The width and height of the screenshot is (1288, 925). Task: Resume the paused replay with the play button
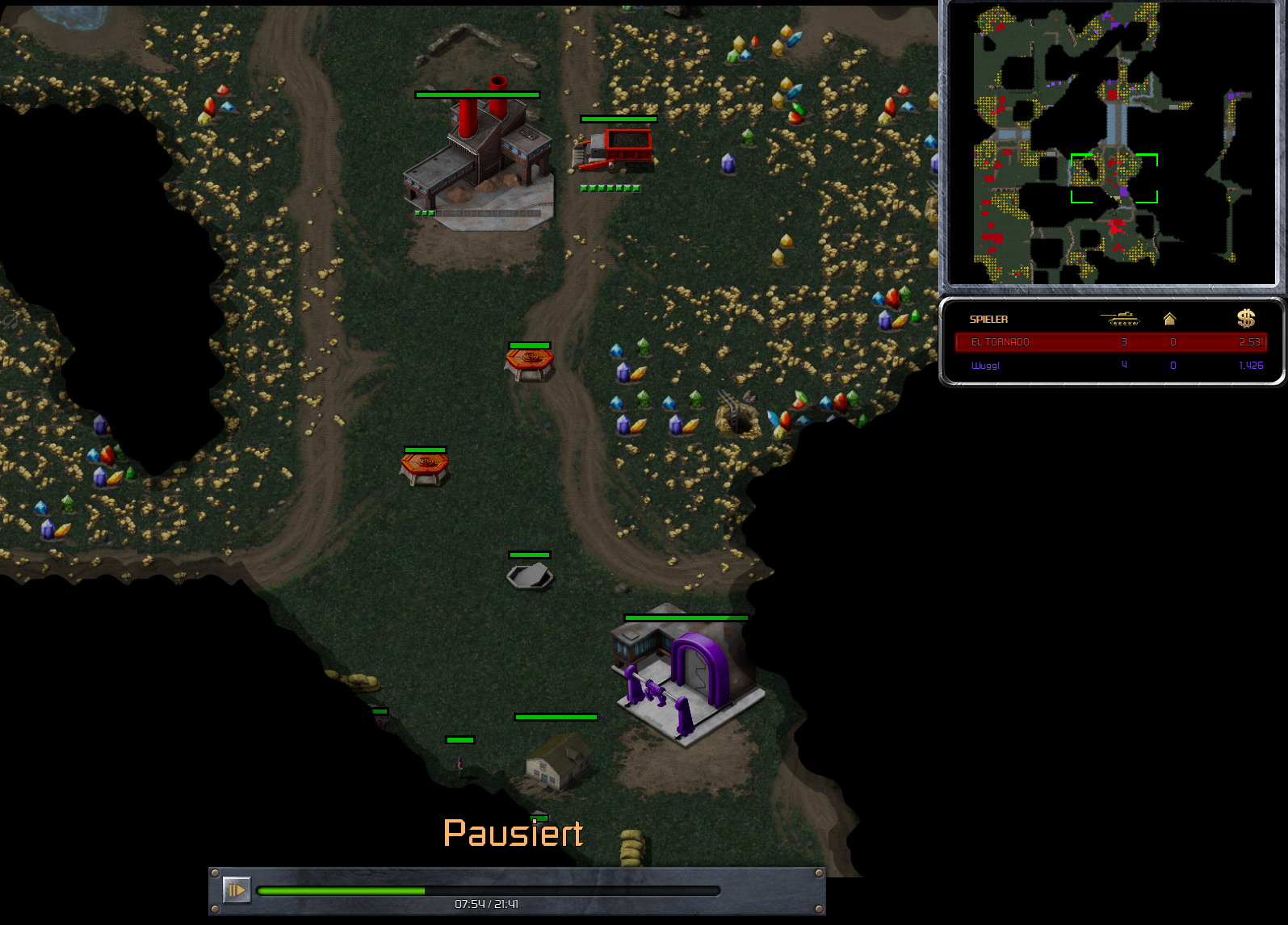pos(236,890)
